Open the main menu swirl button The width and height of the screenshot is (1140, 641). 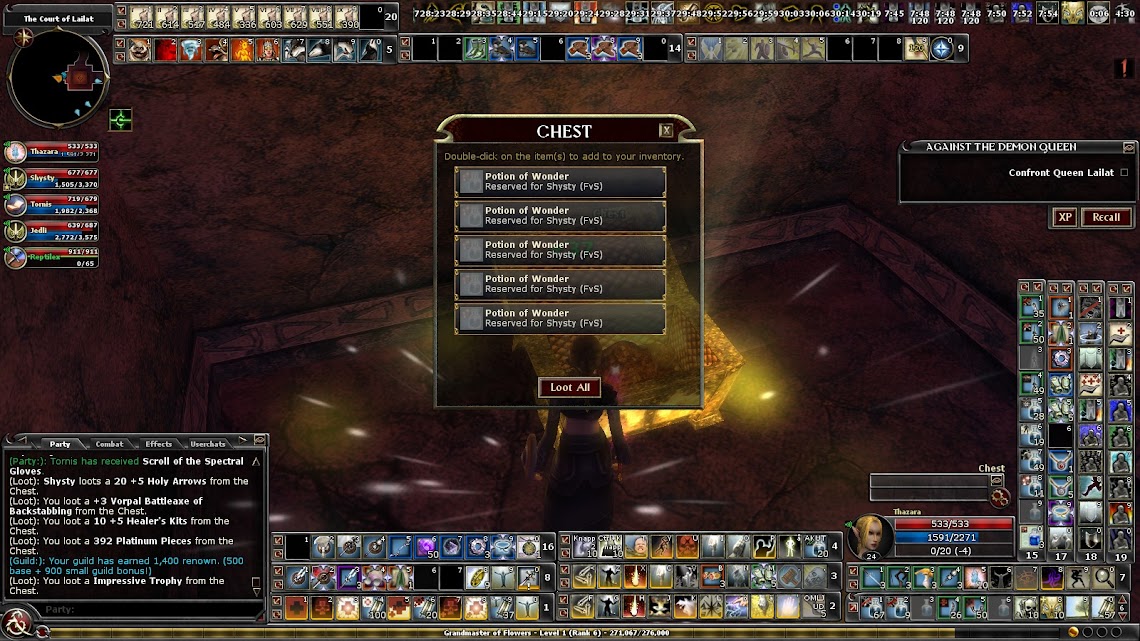pyautogui.click(x=17, y=628)
